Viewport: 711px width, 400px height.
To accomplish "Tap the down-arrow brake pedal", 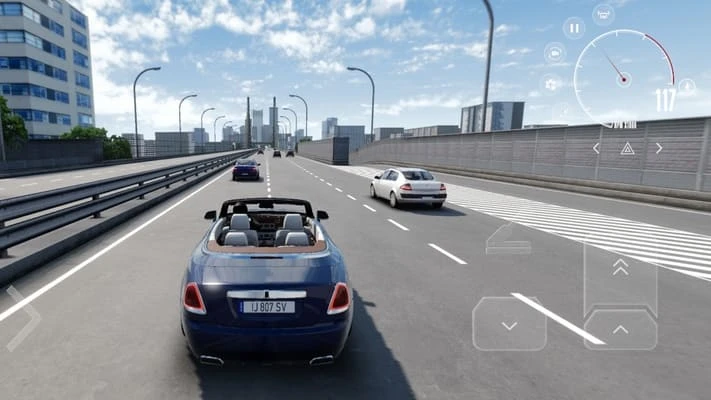I will [x=509, y=325].
